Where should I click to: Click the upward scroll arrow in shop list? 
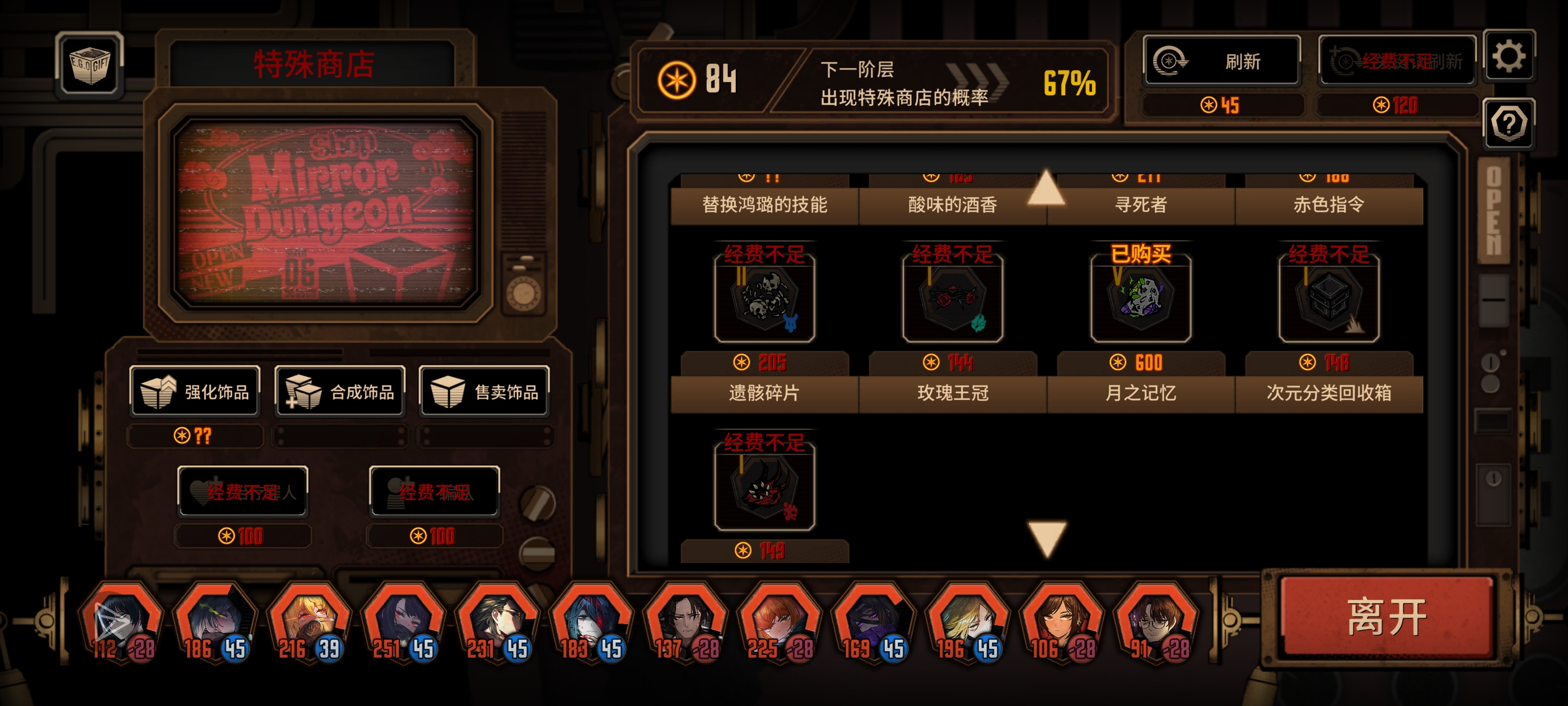click(1046, 188)
